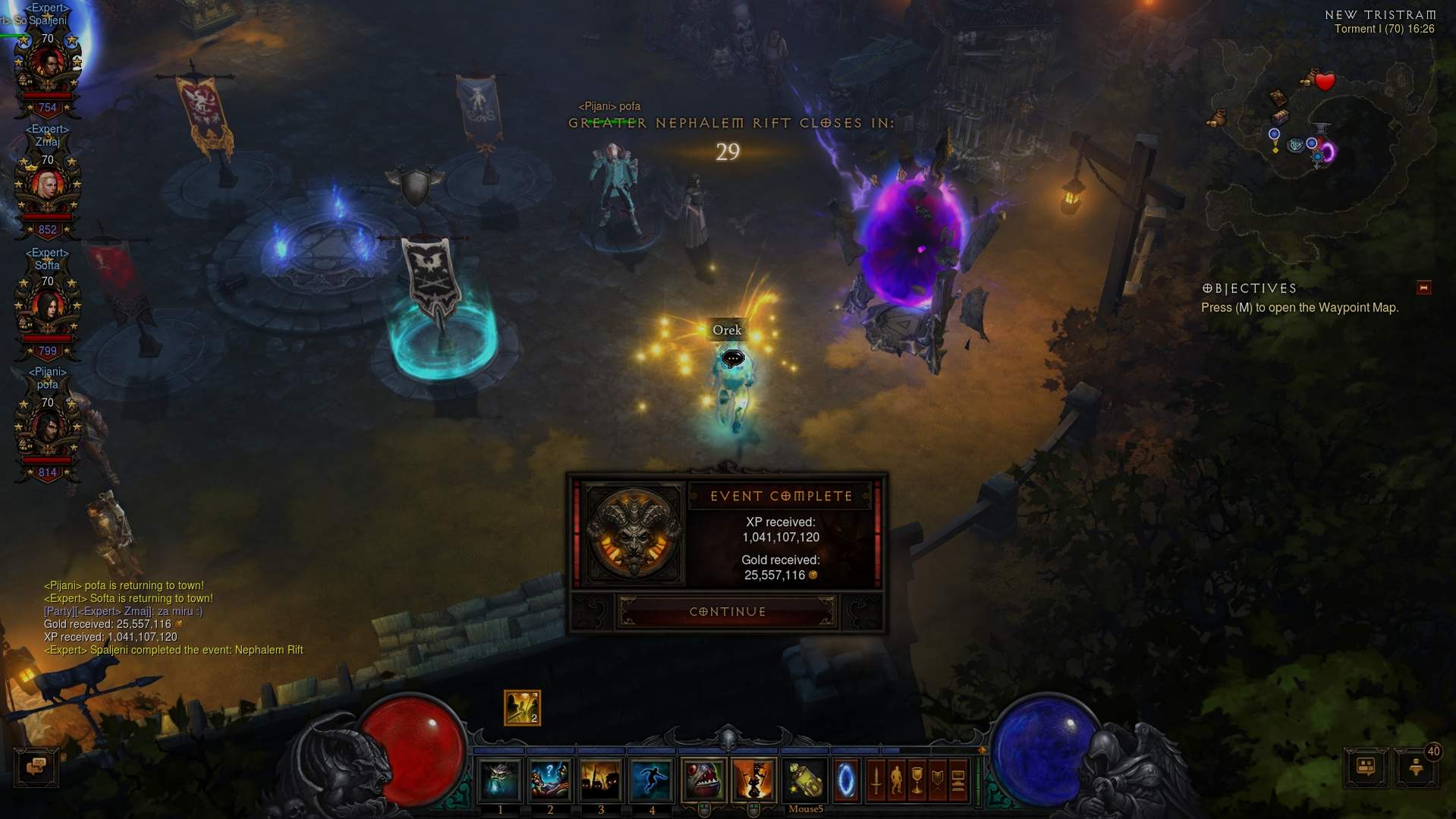Use the Fetish Army skill in slot 3

click(600, 780)
